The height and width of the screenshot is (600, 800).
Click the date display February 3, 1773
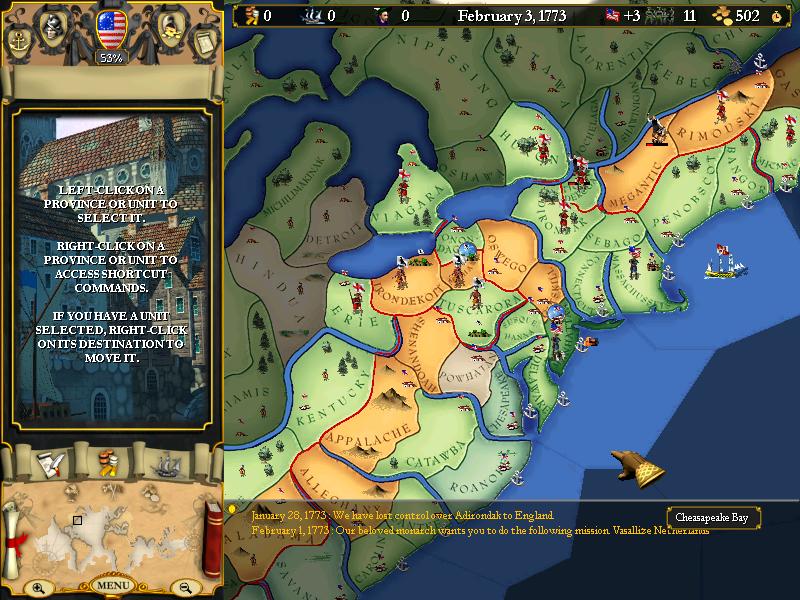coord(510,15)
